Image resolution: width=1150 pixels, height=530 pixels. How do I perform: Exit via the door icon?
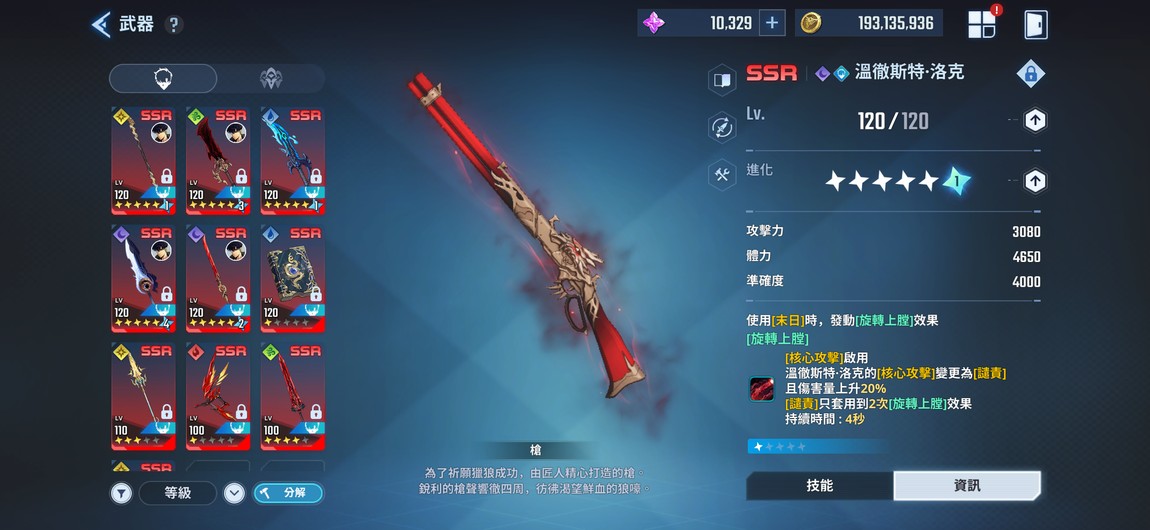pyautogui.click(x=1036, y=24)
